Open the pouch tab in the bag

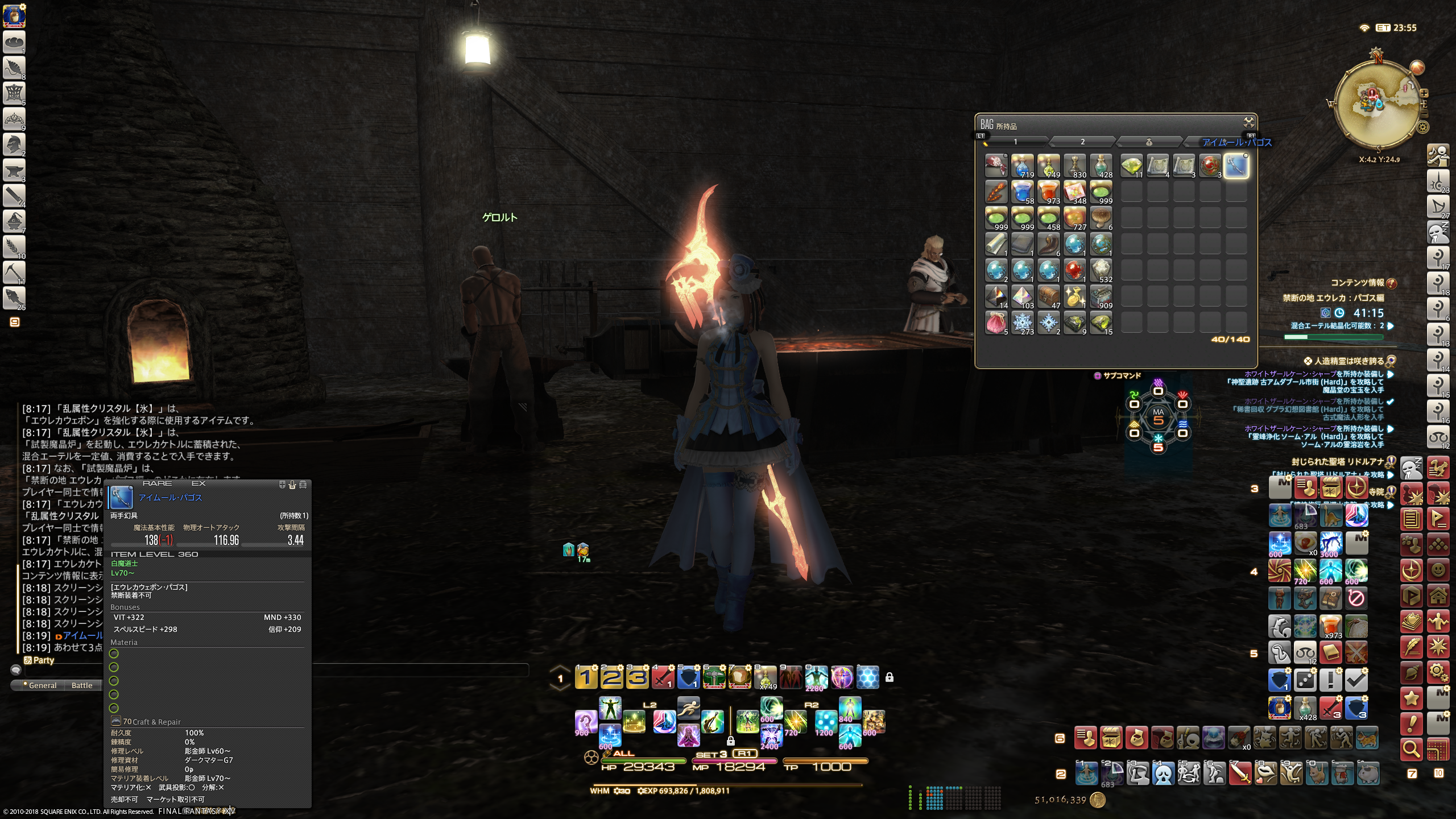[x=1148, y=142]
